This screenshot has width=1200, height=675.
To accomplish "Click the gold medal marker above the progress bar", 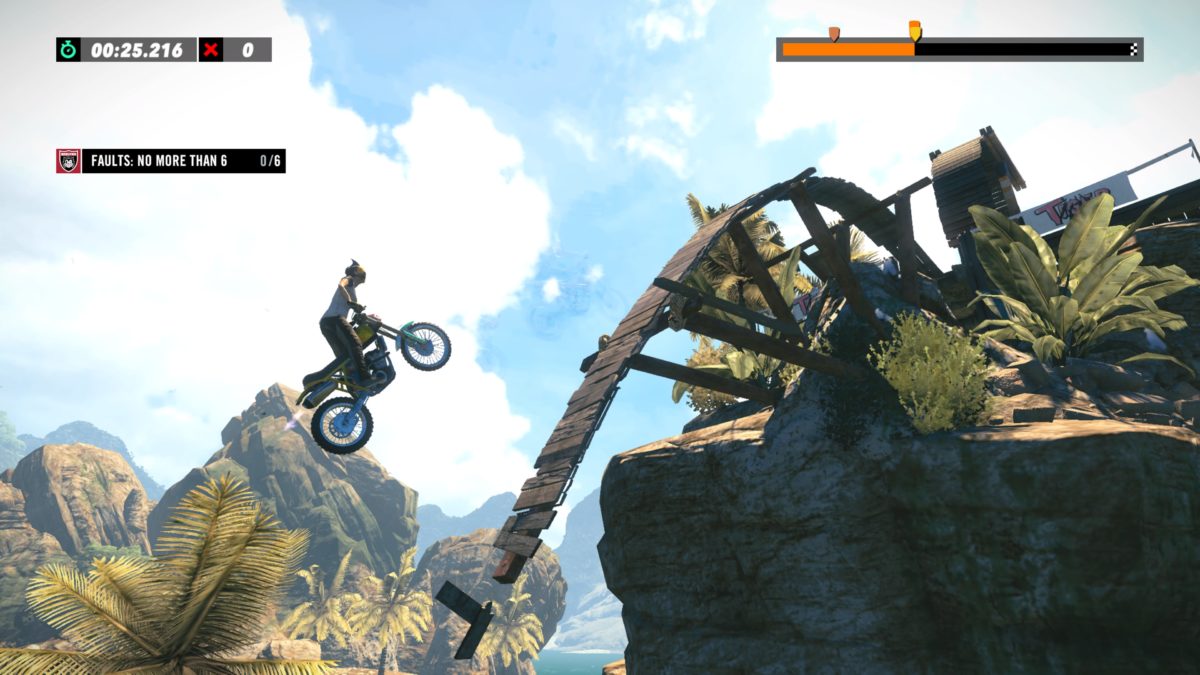I will point(915,30).
